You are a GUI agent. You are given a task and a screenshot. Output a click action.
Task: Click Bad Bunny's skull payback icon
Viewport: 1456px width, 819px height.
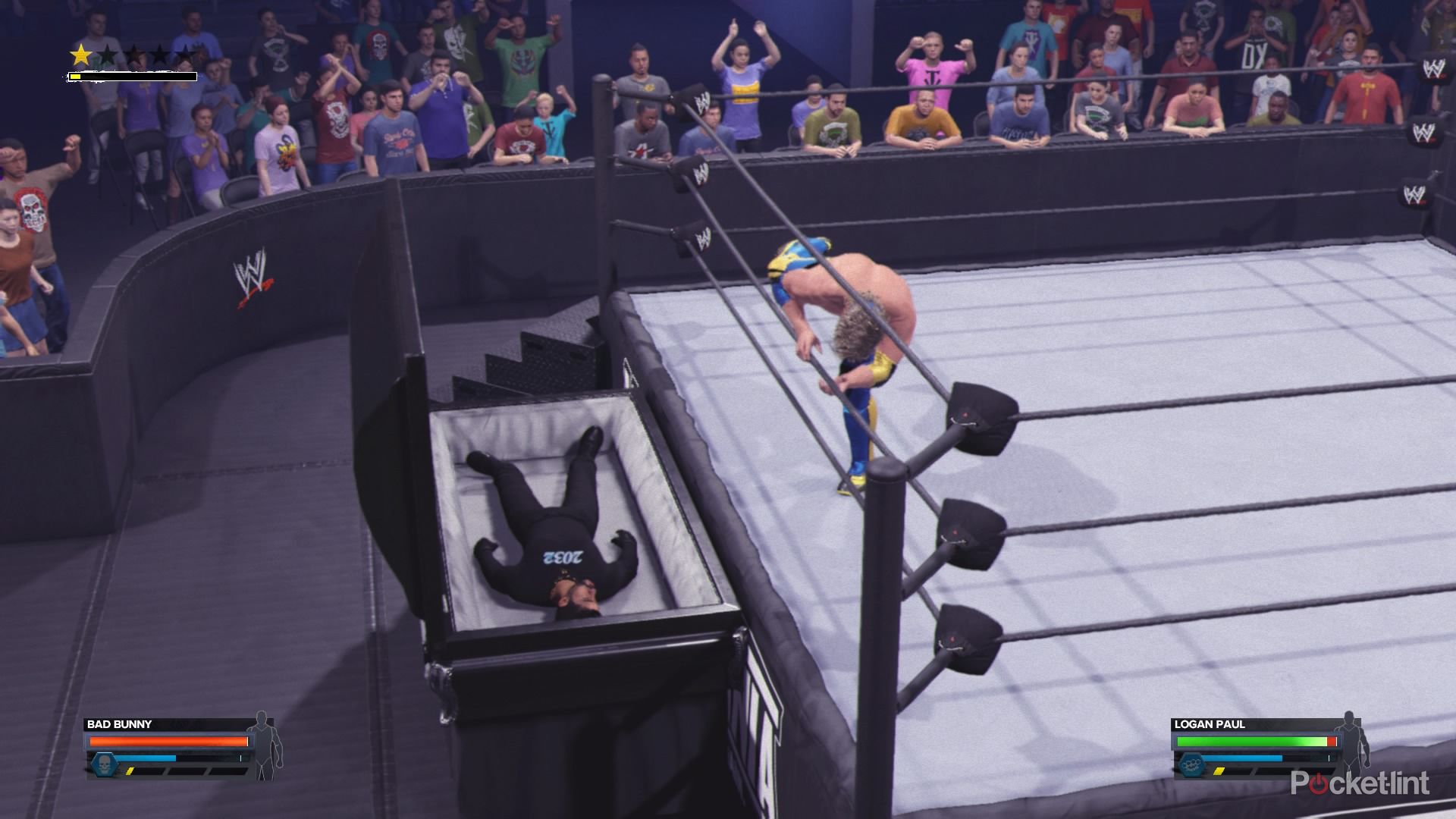102,764
